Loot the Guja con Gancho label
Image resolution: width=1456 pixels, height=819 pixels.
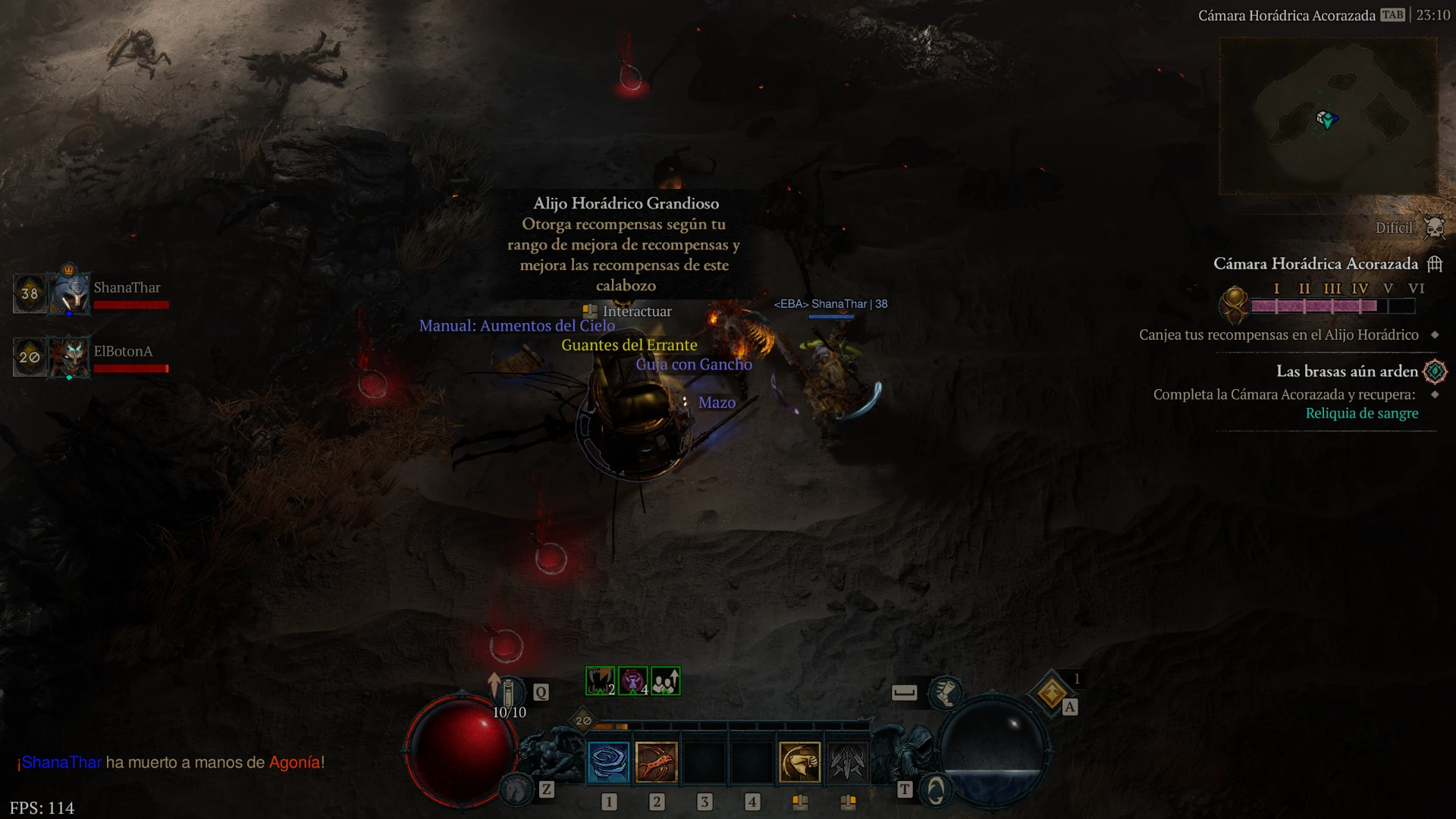(x=693, y=365)
